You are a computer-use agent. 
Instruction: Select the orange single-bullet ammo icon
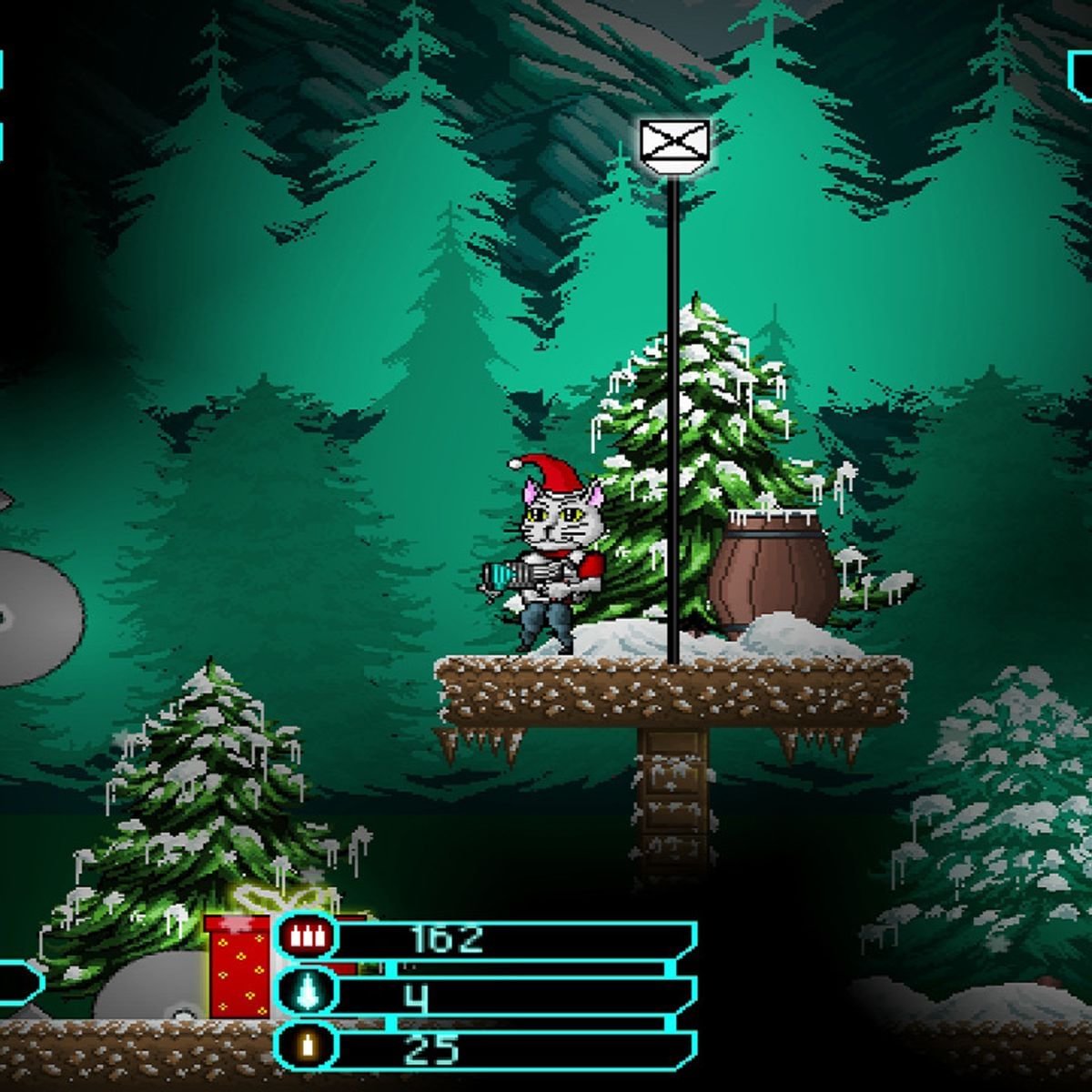306,1046
